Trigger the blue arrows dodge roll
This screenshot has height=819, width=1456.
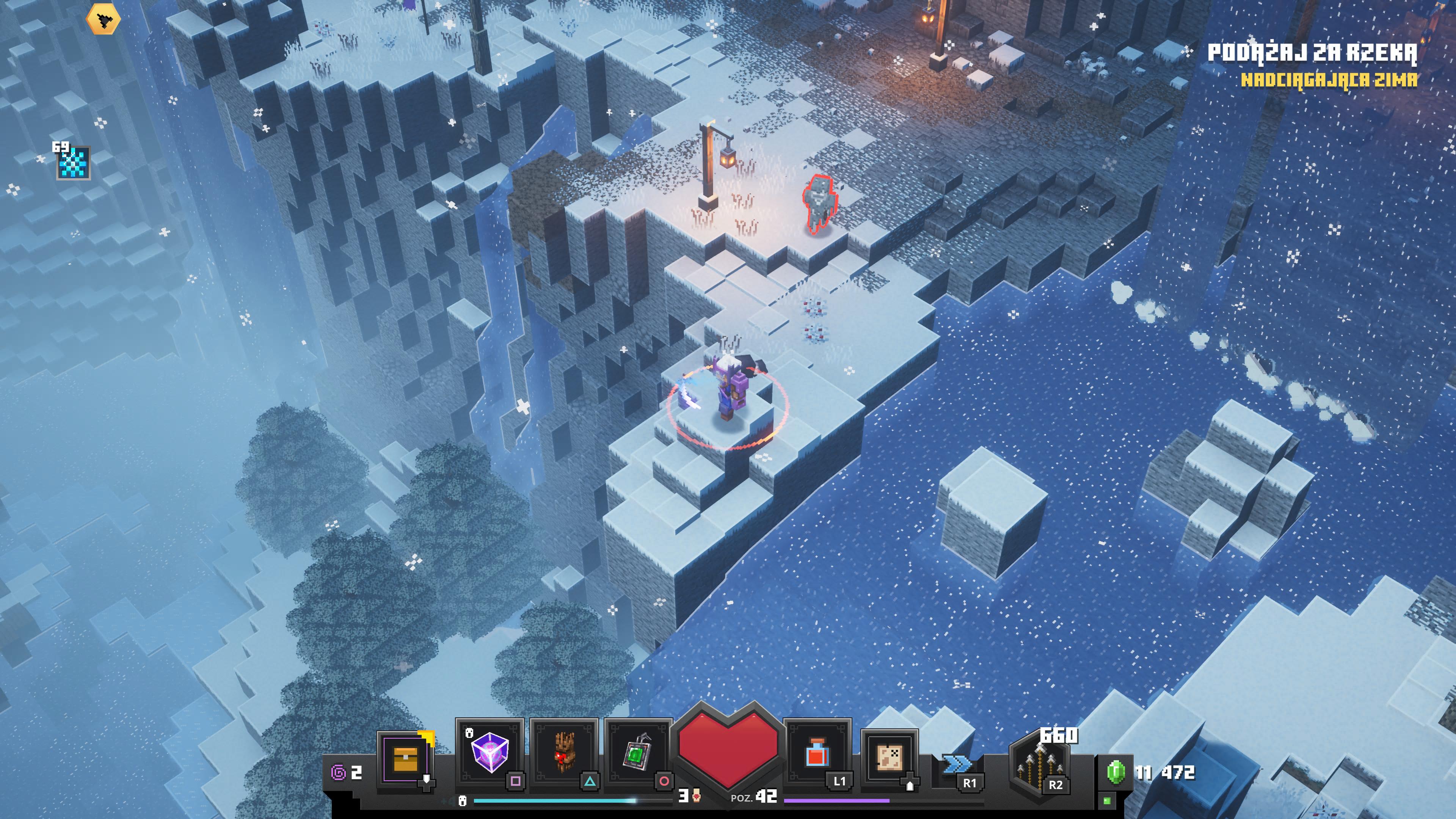click(x=957, y=765)
